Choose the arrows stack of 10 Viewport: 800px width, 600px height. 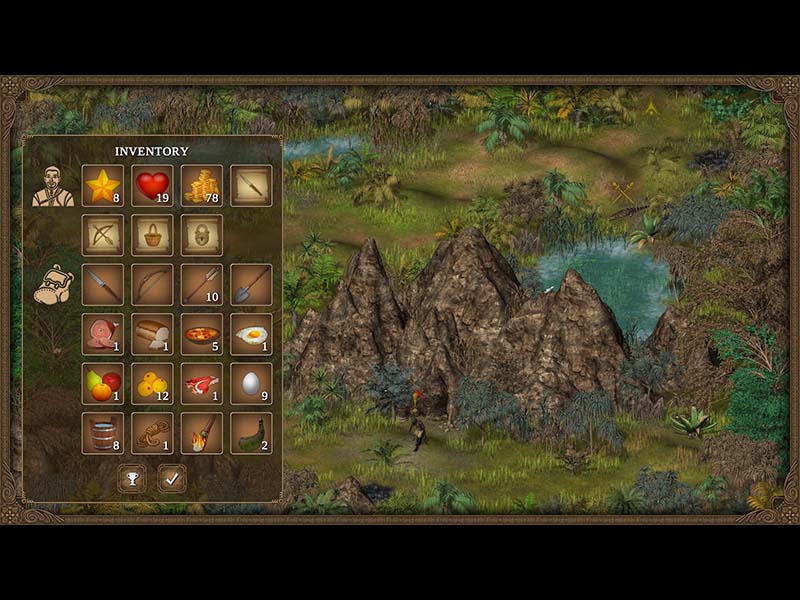pos(202,284)
